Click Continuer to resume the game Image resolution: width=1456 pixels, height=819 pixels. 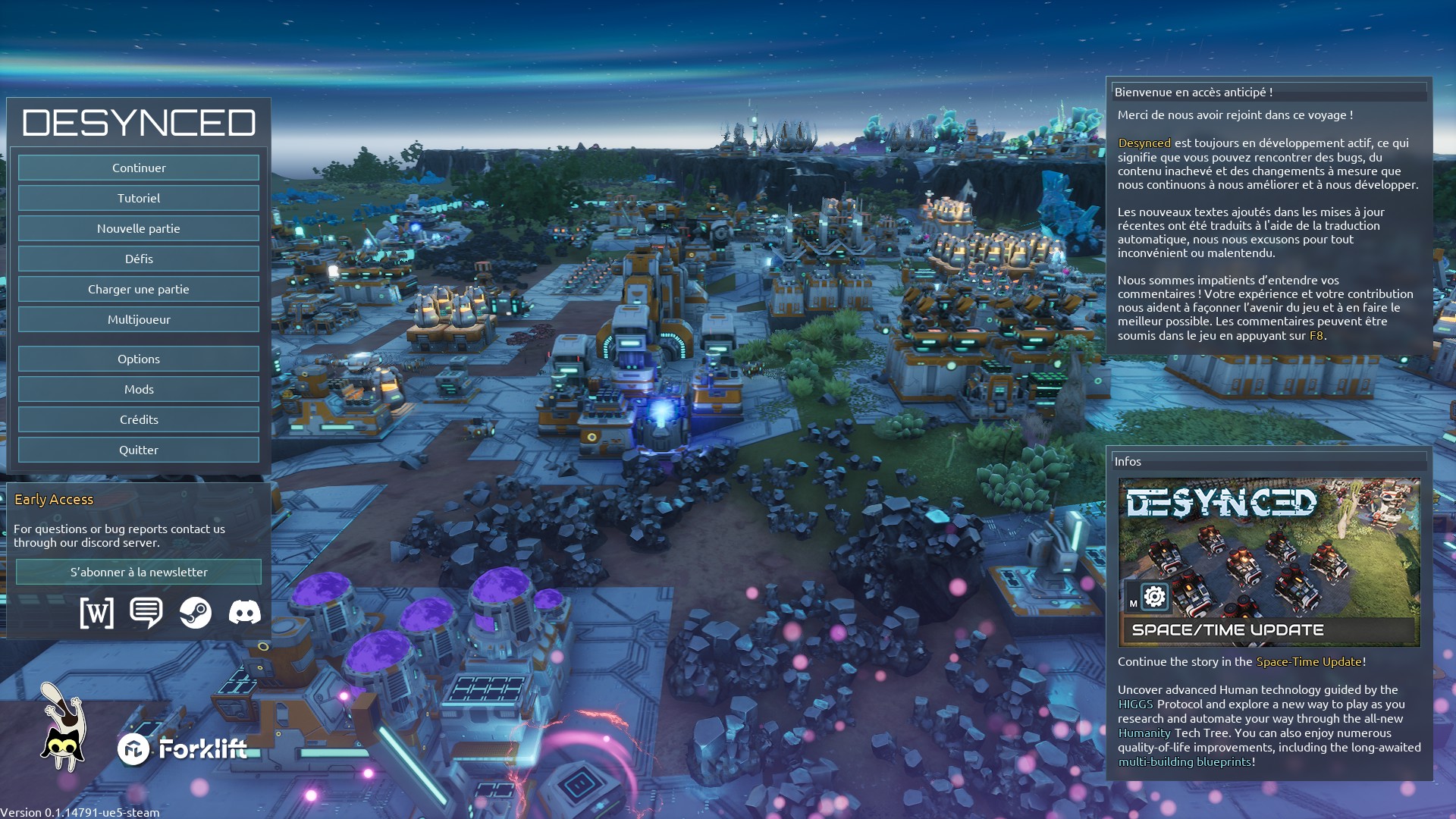(139, 168)
